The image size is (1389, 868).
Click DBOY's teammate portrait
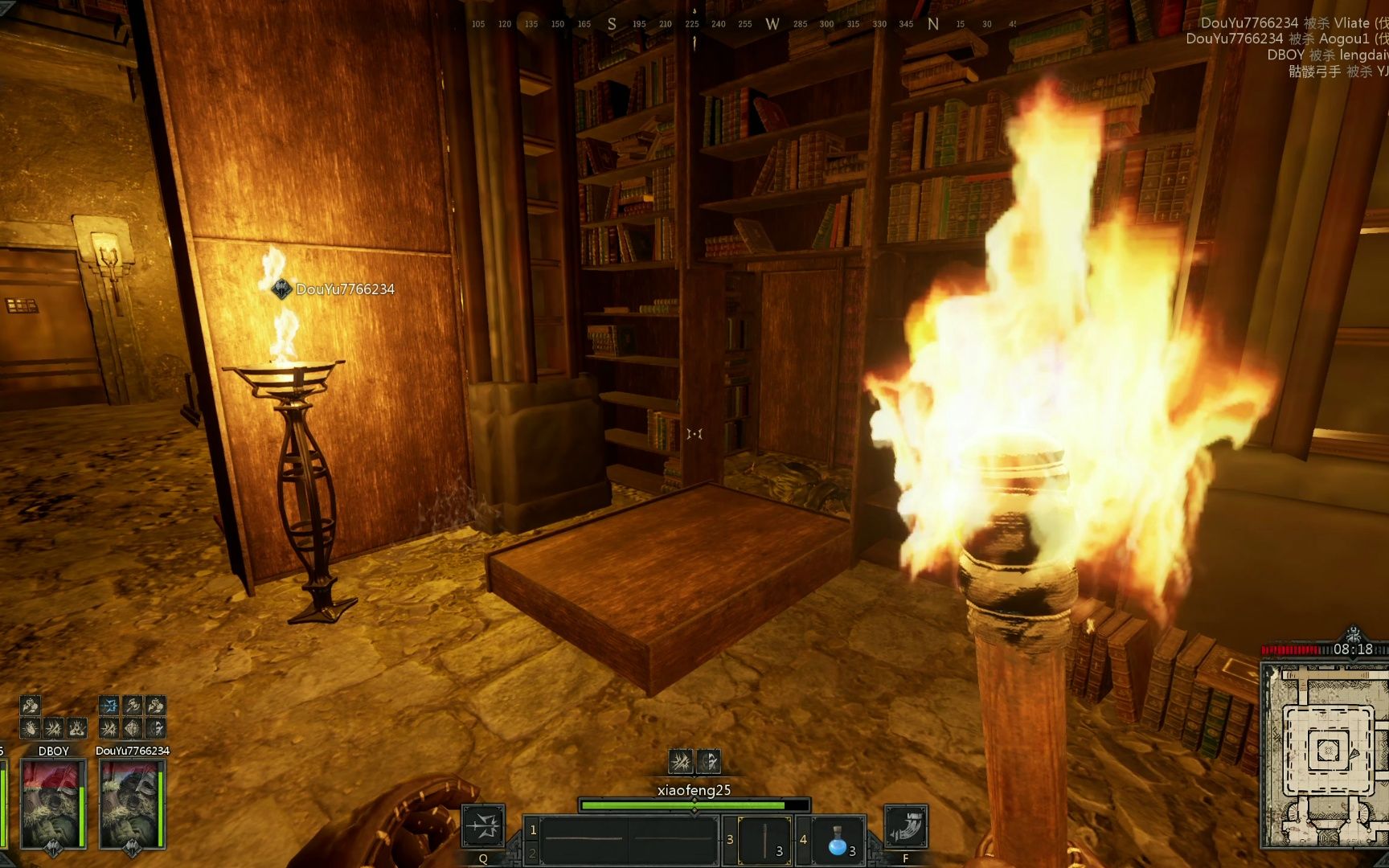point(53,804)
